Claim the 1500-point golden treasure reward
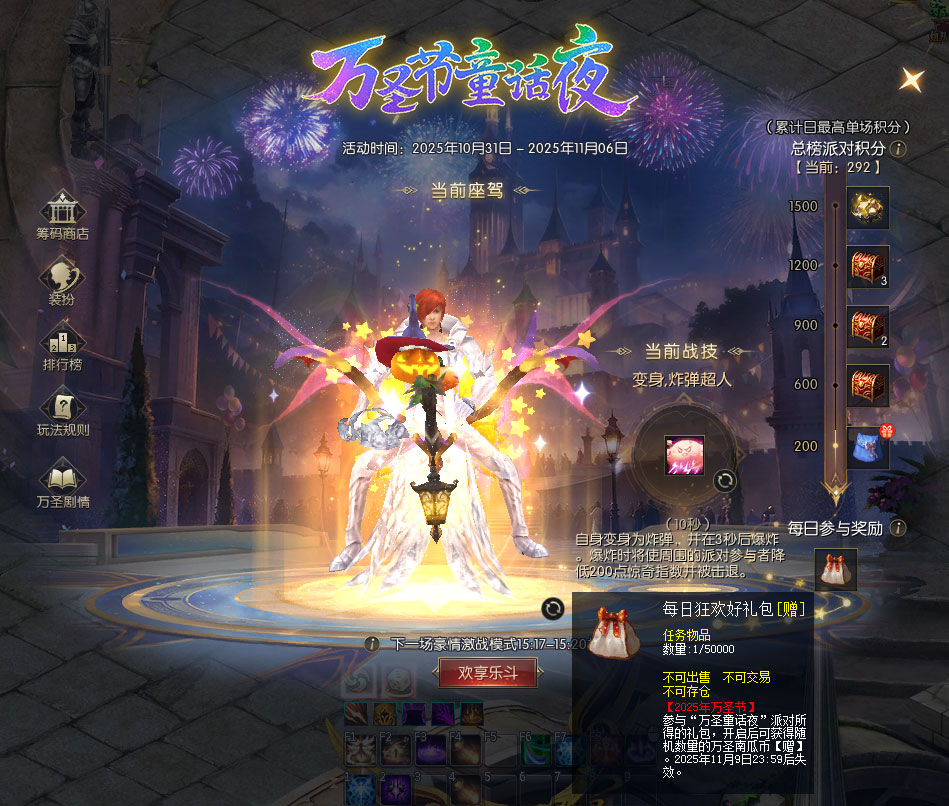Image resolution: width=949 pixels, height=806 pixels. tap(867, 207)
